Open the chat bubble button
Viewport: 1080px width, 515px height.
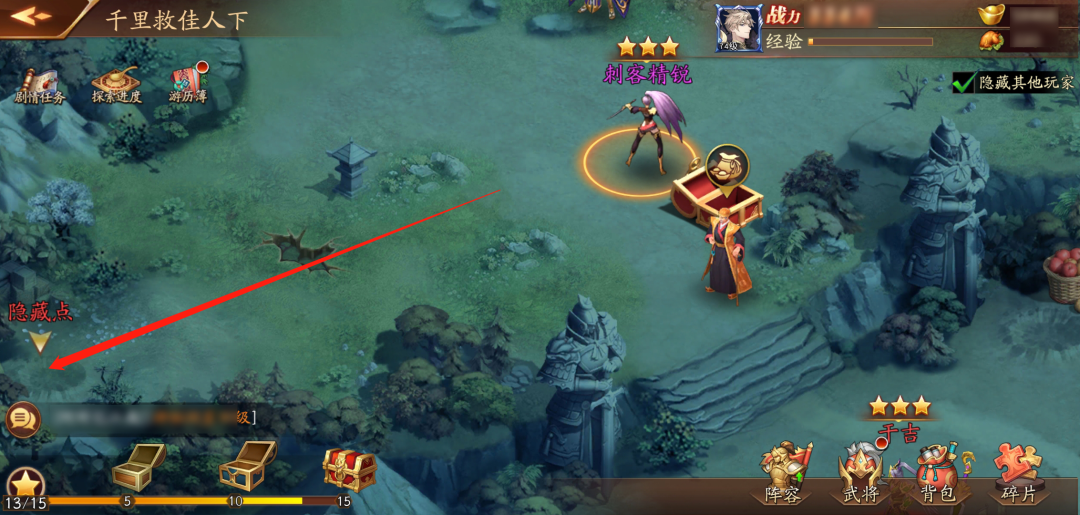coord(22,419)
